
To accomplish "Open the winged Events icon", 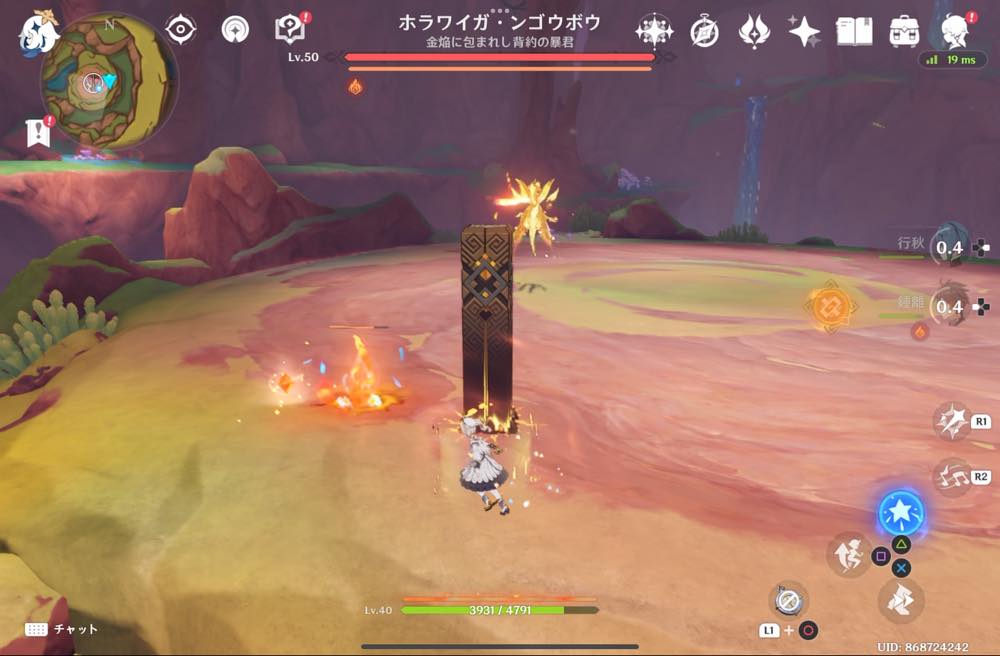I will pos(754,31).
